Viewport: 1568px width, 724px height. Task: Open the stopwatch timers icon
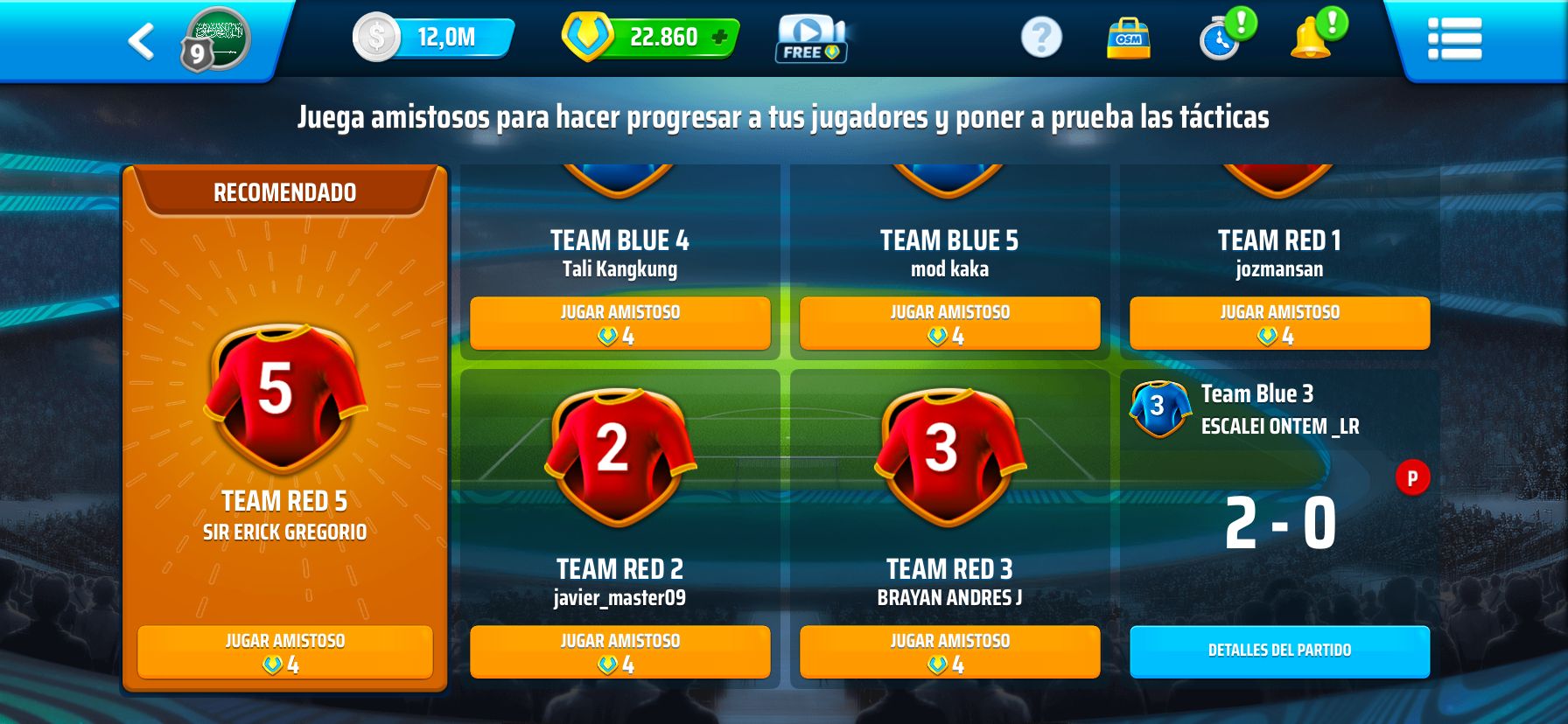coord(1221,40)
